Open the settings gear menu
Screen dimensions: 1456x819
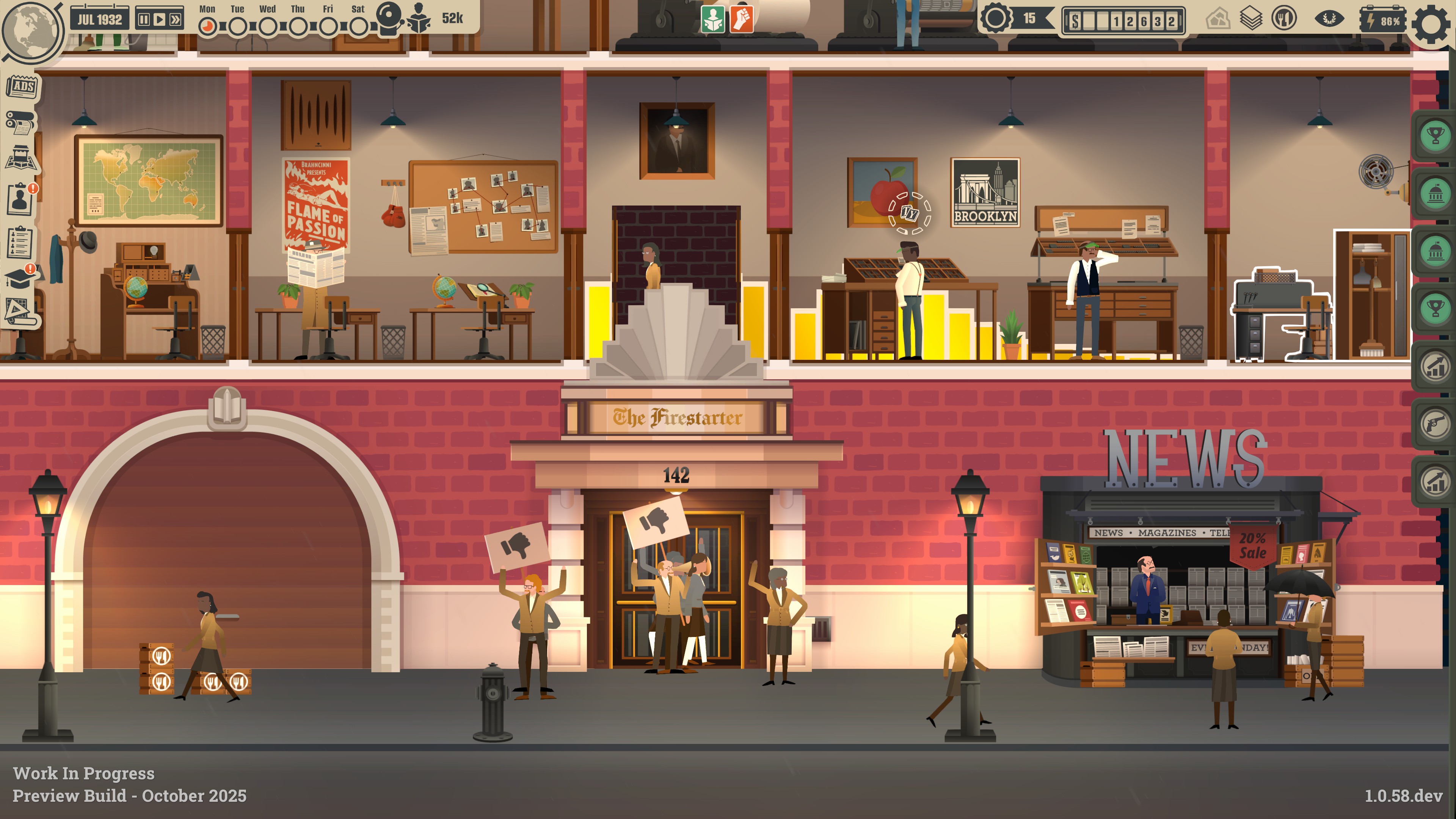1431,24
